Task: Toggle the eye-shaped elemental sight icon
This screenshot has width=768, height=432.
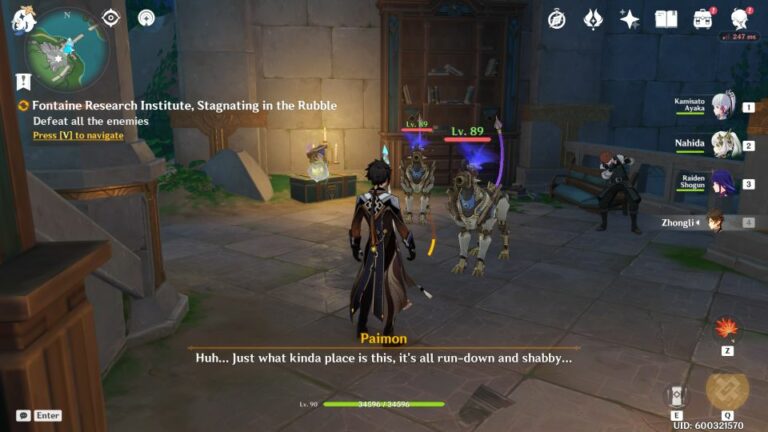Action: 111,18
